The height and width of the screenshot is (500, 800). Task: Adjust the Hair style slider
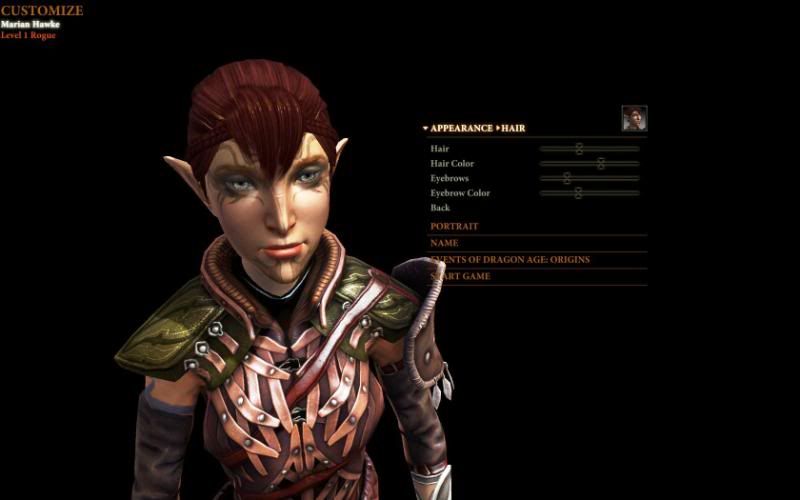[x=579, y=149]
